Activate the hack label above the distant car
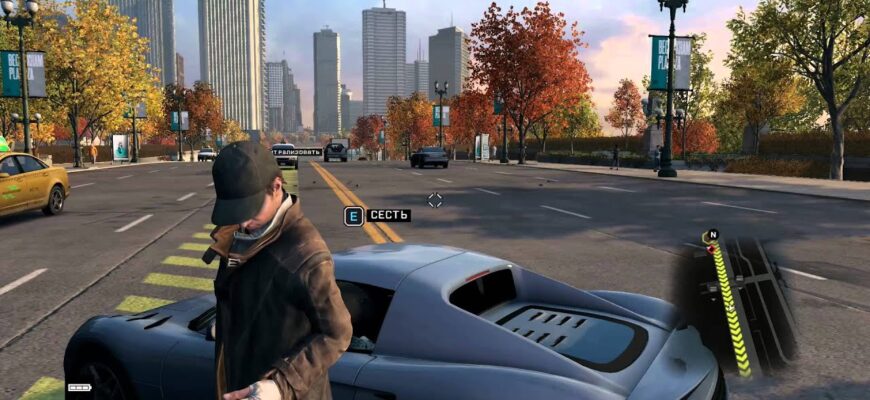The image size is (870, 400). (297, 151)
